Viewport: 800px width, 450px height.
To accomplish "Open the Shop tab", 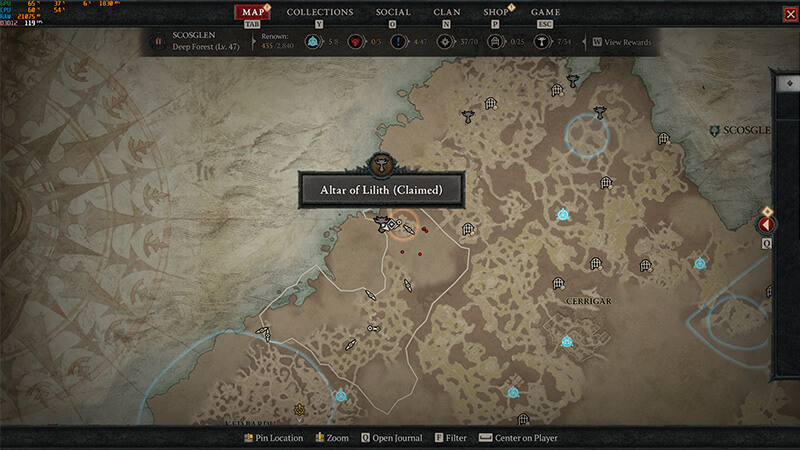I will click(x=495, y=12).
